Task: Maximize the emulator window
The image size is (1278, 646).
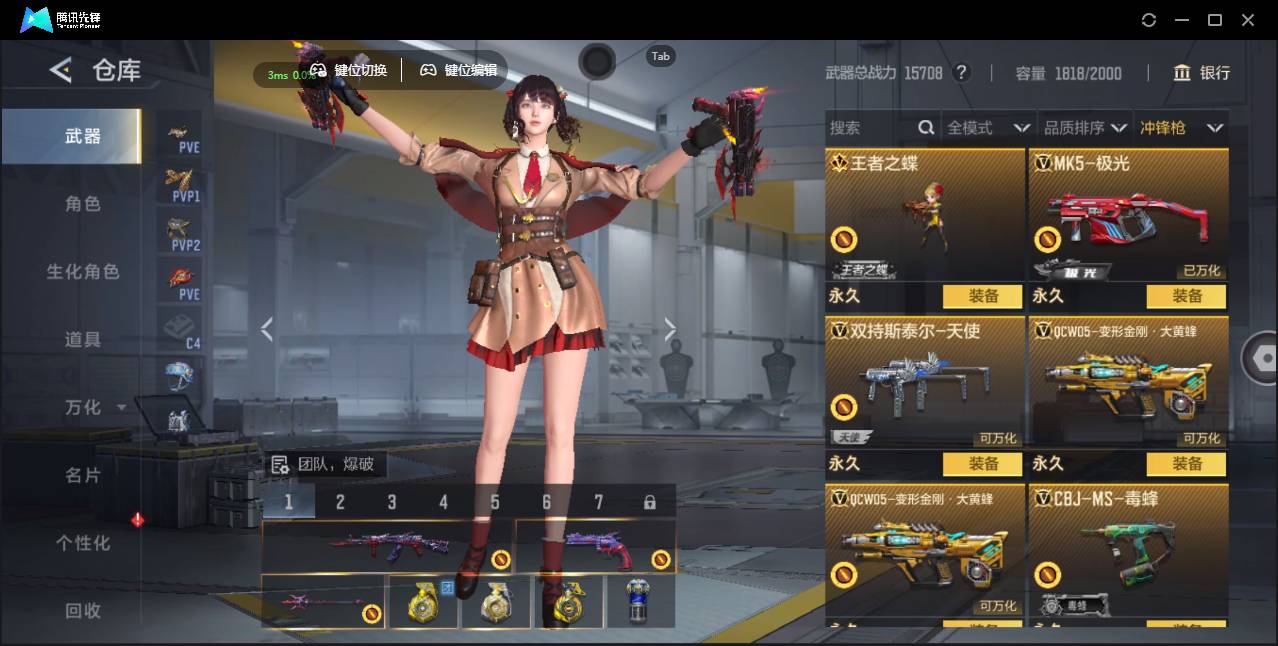Action: [x=1215, y=20]
